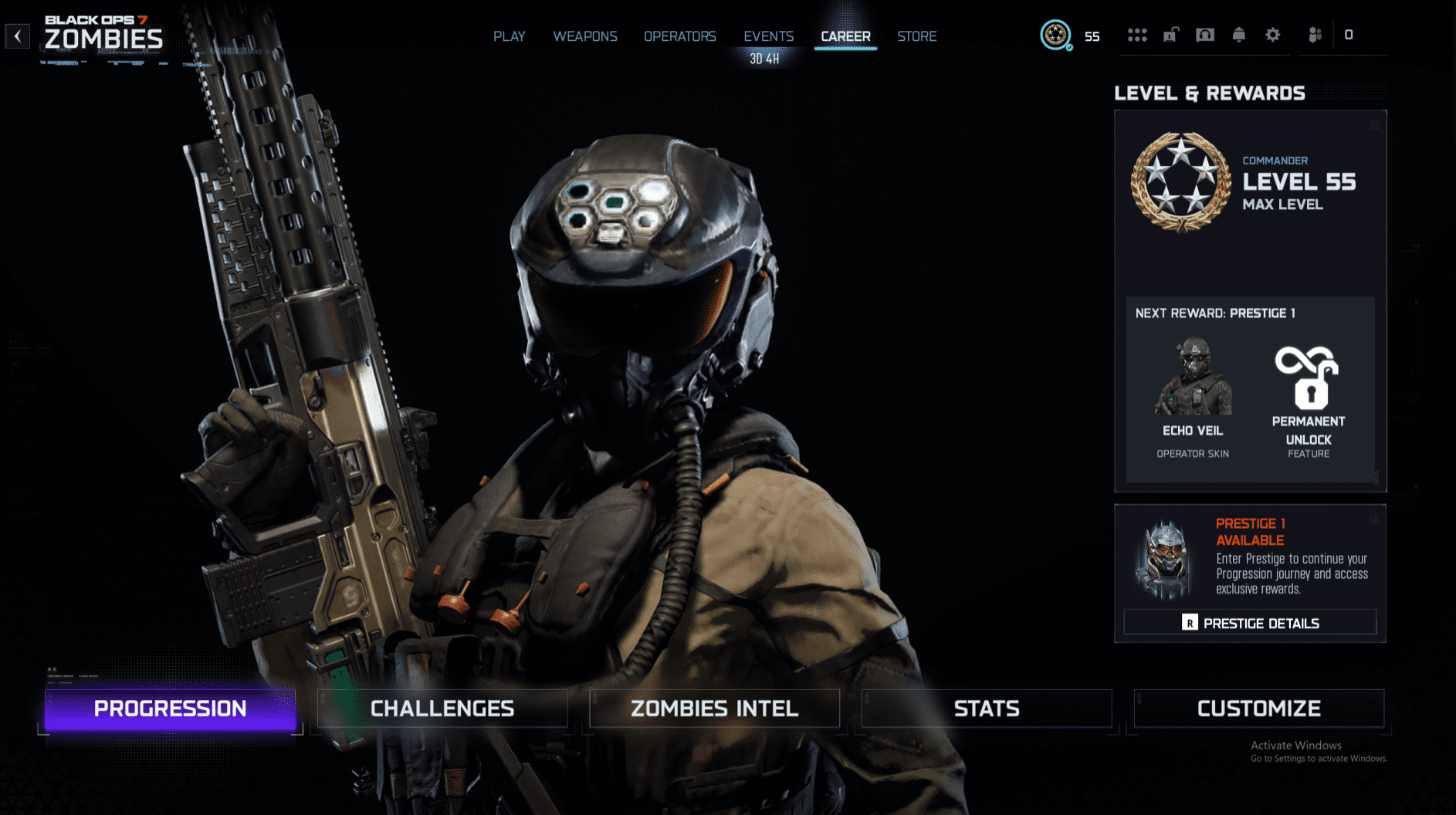Switch to the Weapons menu
Screen dimensions: 1456x815
pos(584,36)
